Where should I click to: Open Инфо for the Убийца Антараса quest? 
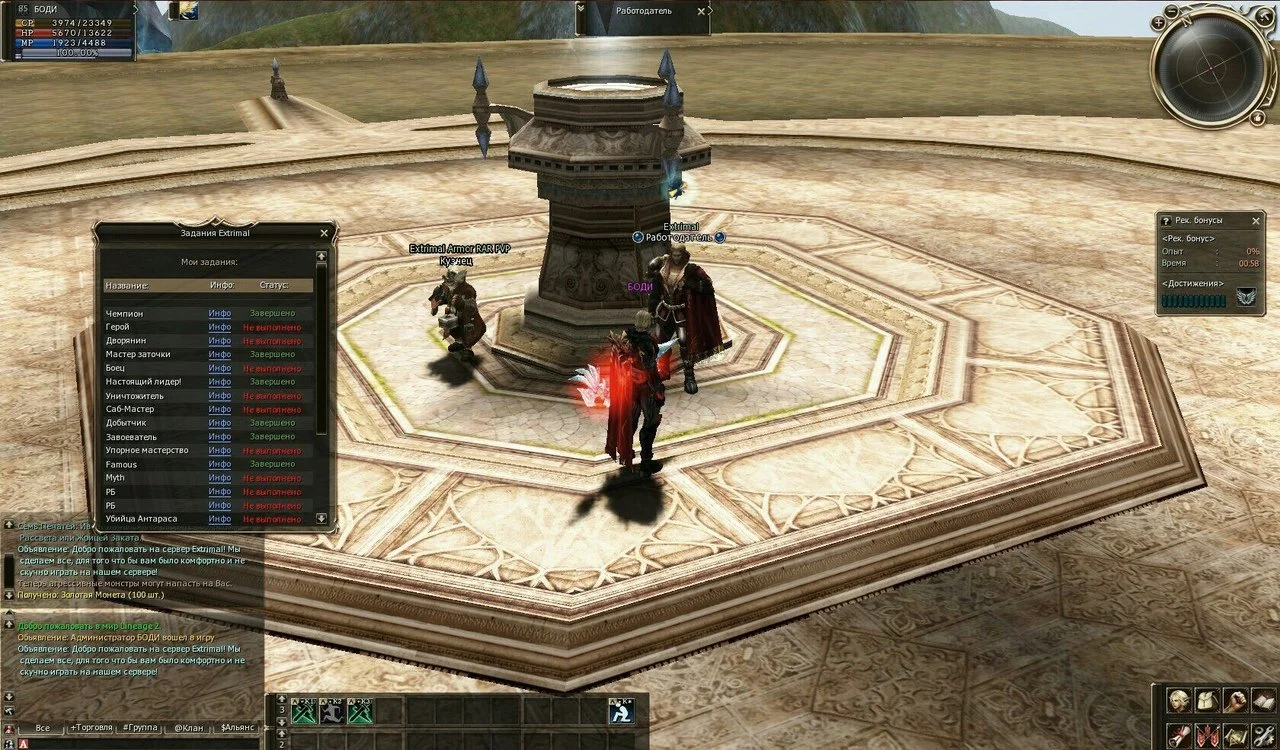[220, 519]
